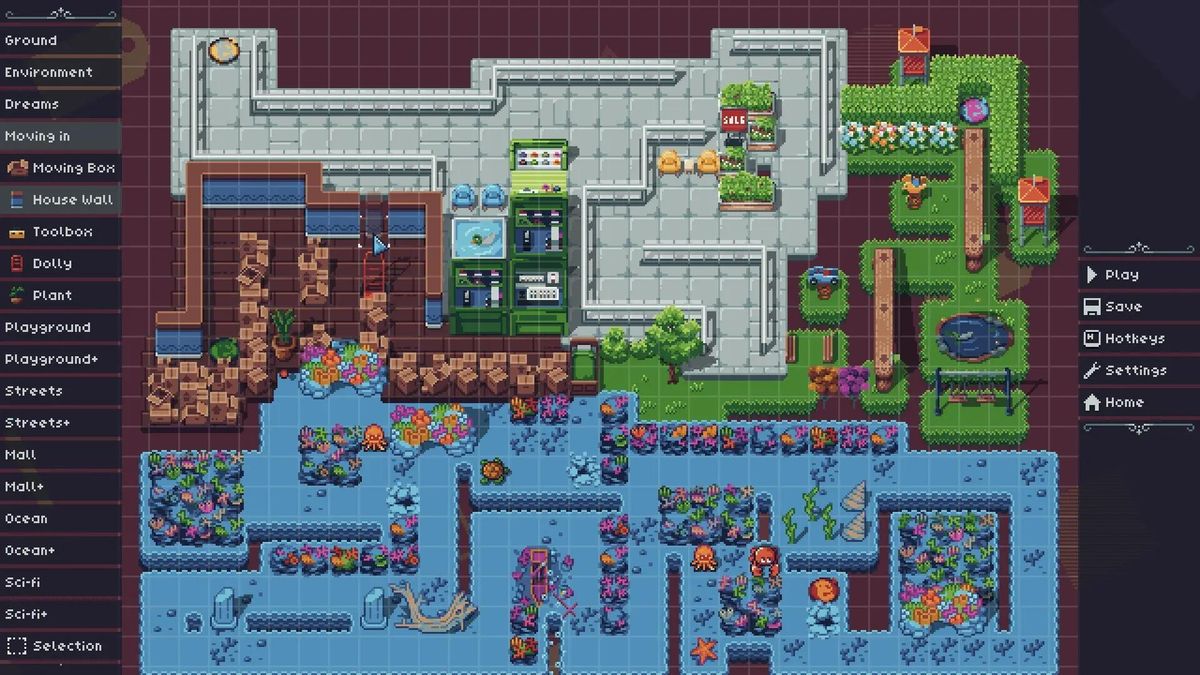Select the Sci-fi category
The height and width of the screenshot is (675, 1200).
(23, 582)
